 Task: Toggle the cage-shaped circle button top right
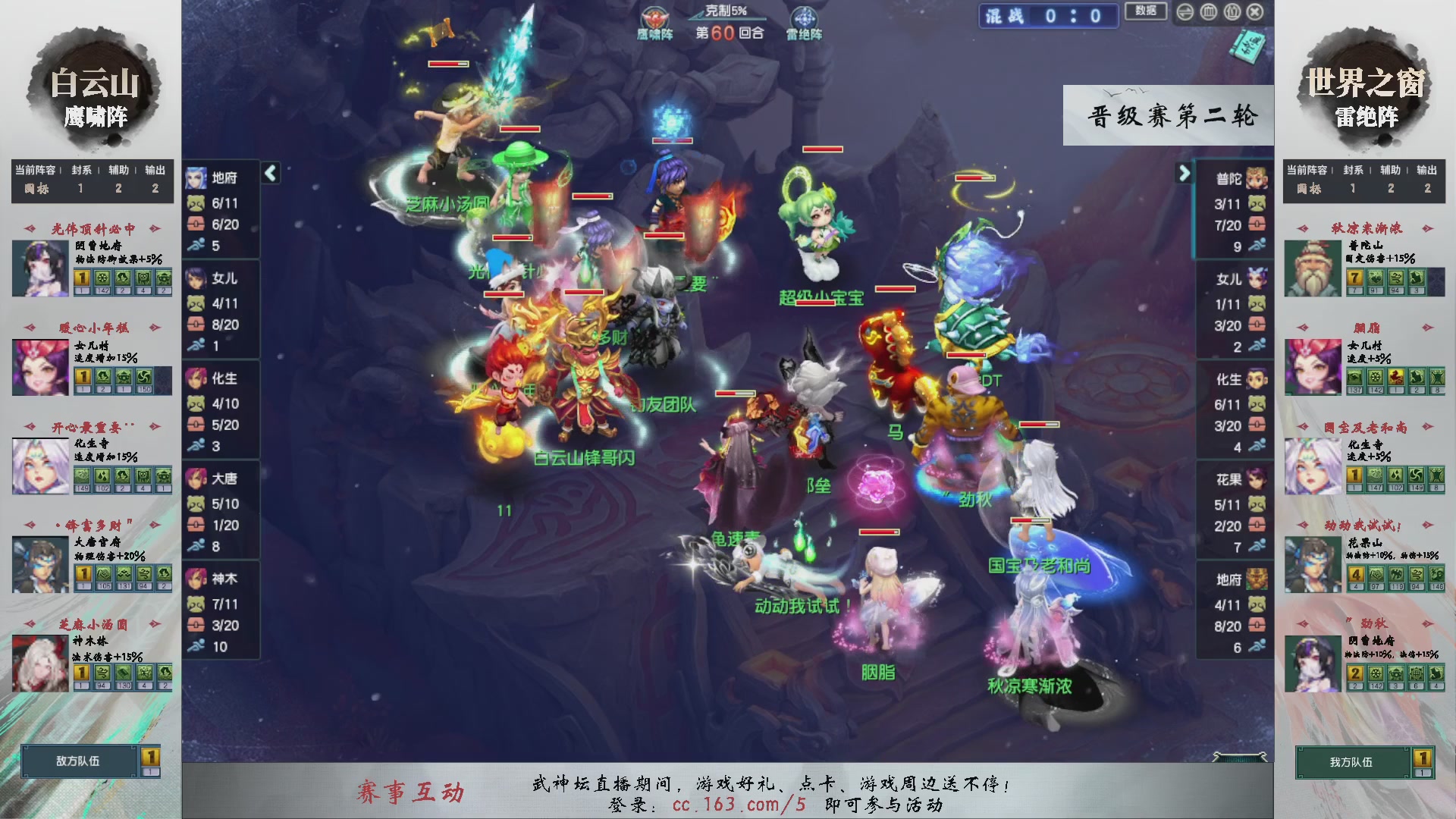pos(1209,12)
